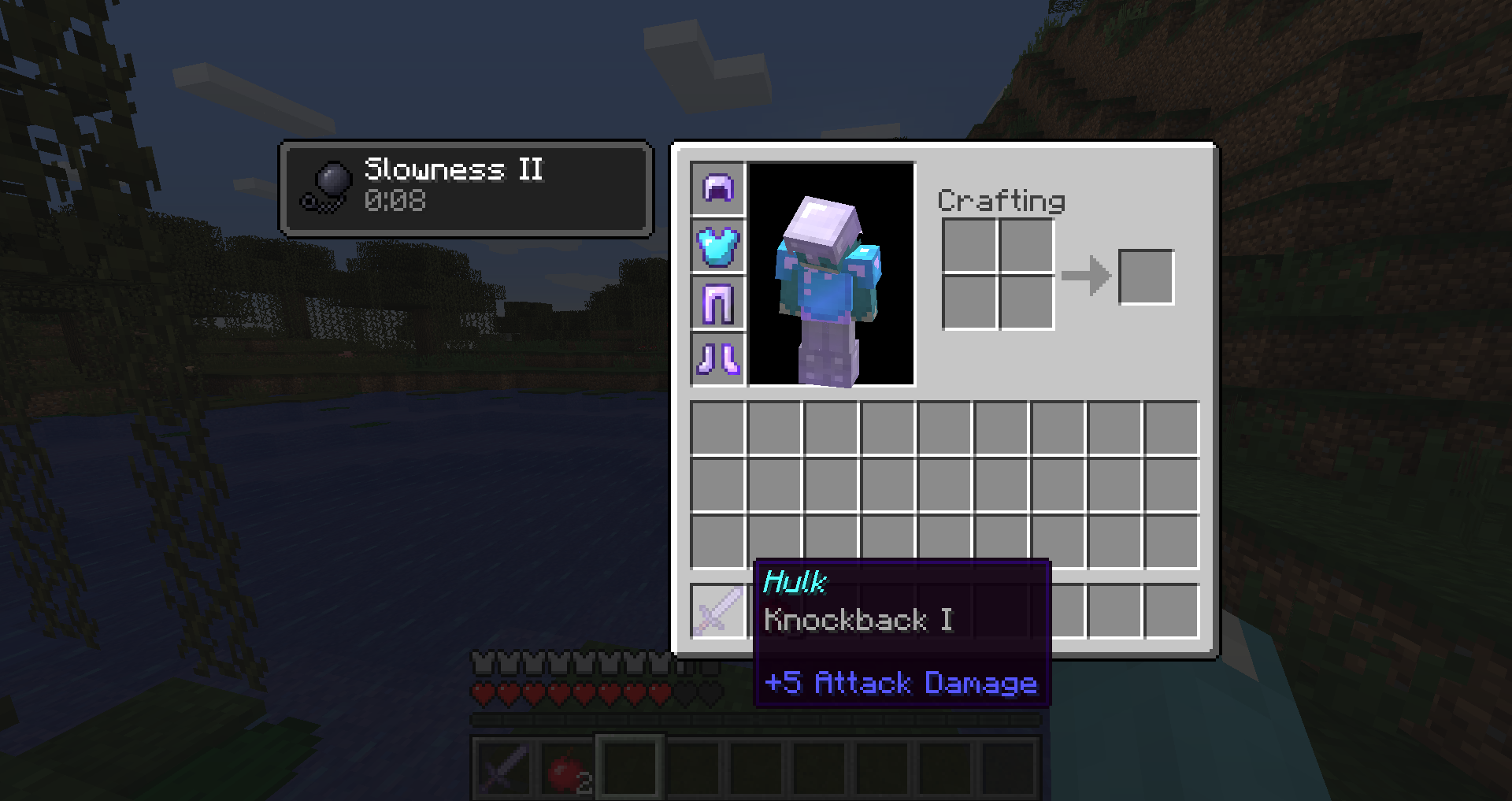Click the Slowness II timer showing 0:08
This screenshot has width=1512, height=801.
point(396,201)
